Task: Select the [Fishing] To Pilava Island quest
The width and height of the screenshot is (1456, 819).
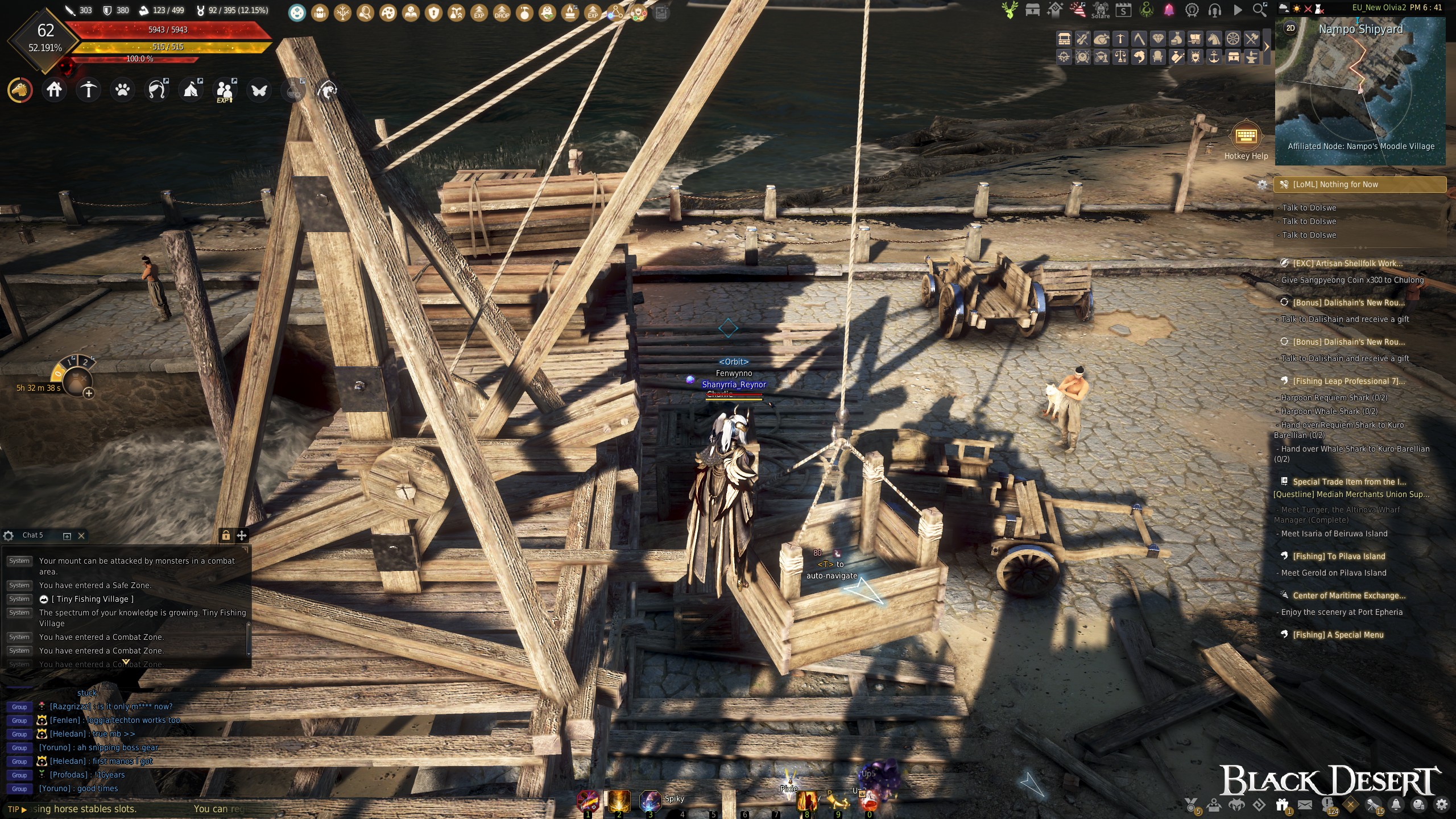Action: (x=1339, y=556)
